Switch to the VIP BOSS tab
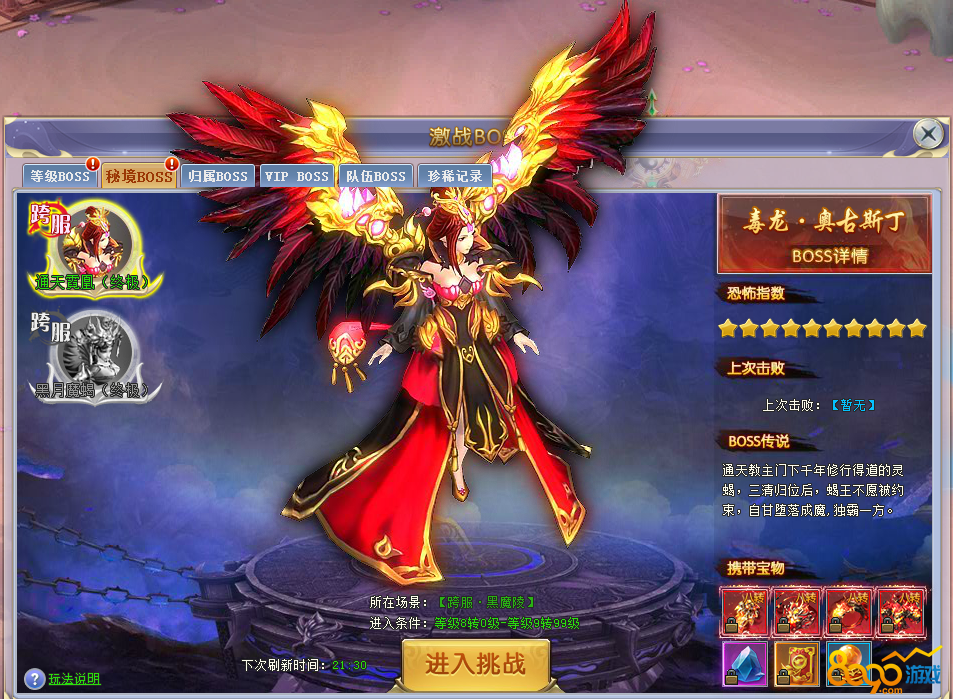The image size is (953, 699). (x=296, y=176)
